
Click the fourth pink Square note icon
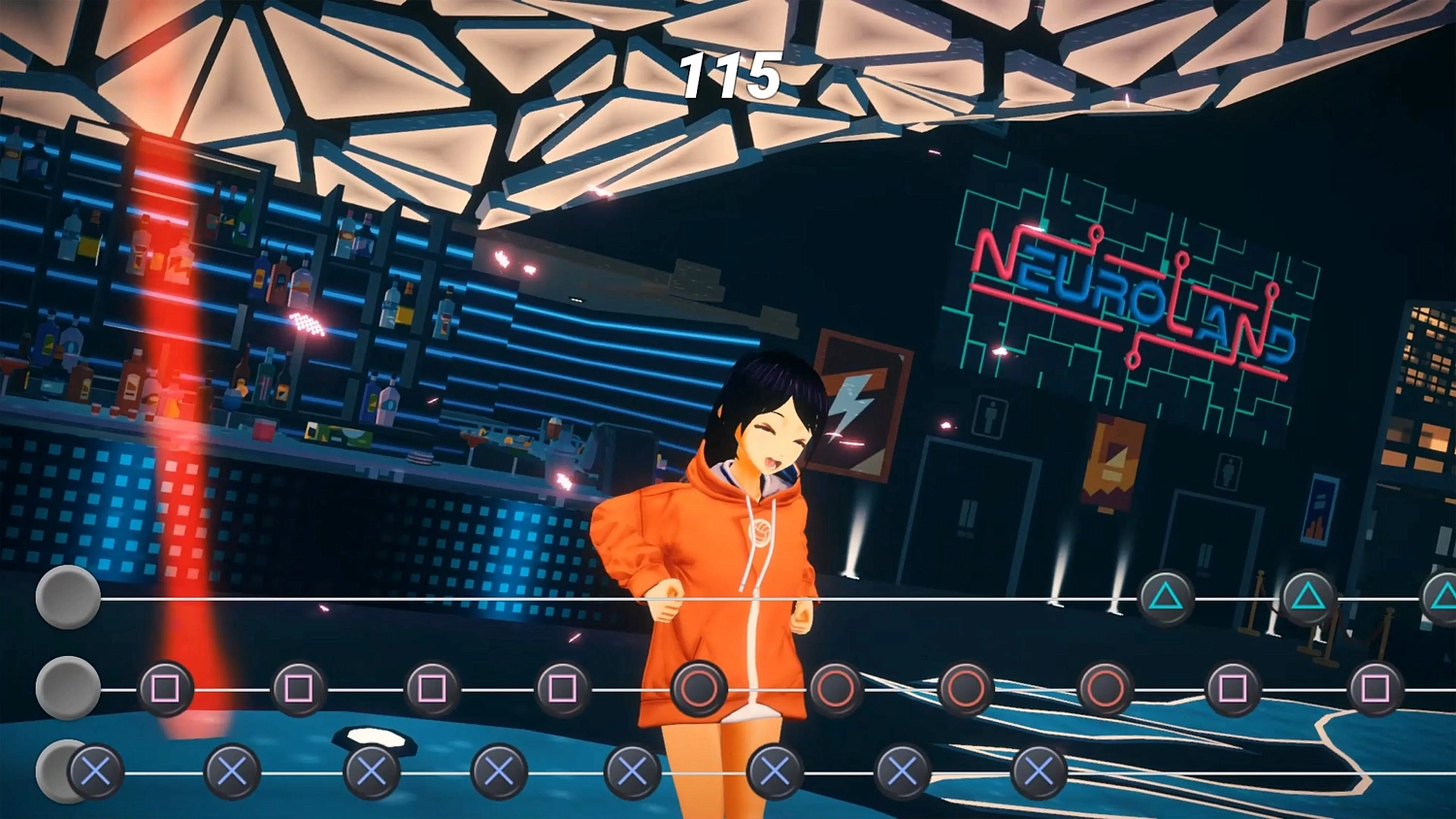coord(560,686)
